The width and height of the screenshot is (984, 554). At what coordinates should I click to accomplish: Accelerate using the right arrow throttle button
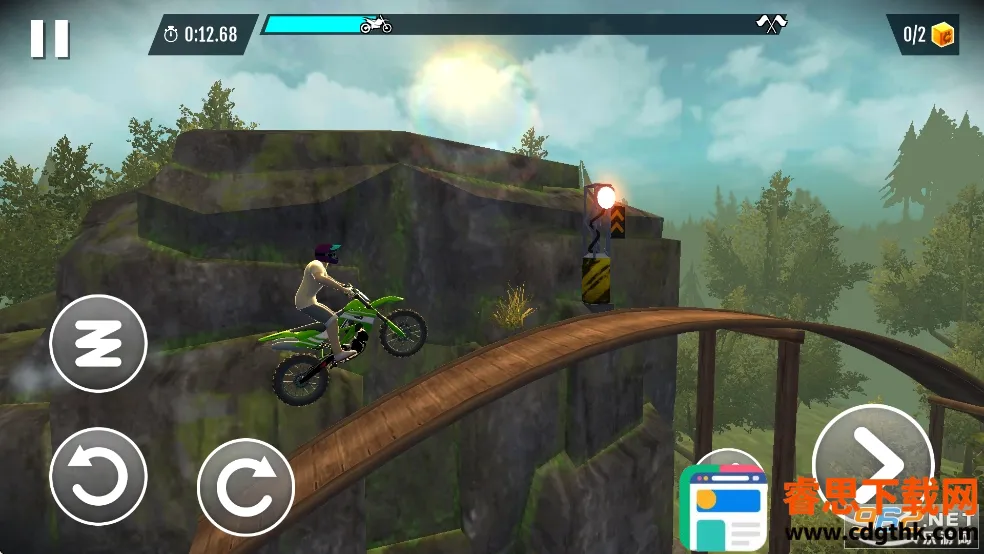(861, 458)
